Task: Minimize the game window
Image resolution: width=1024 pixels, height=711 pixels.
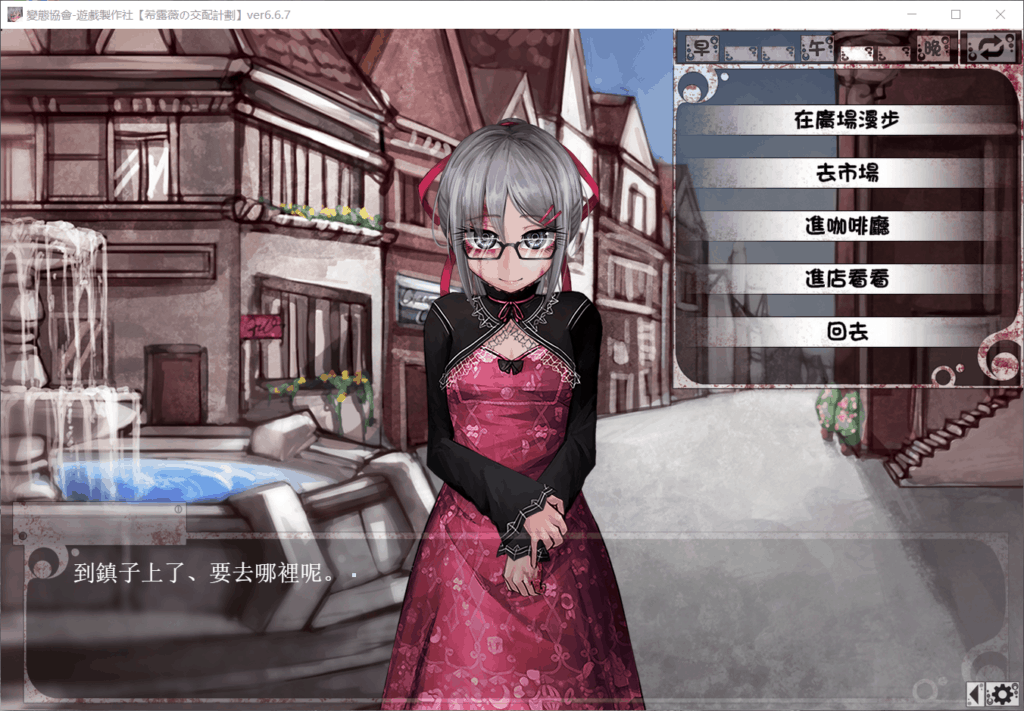Action: click(x=910, y=14)
